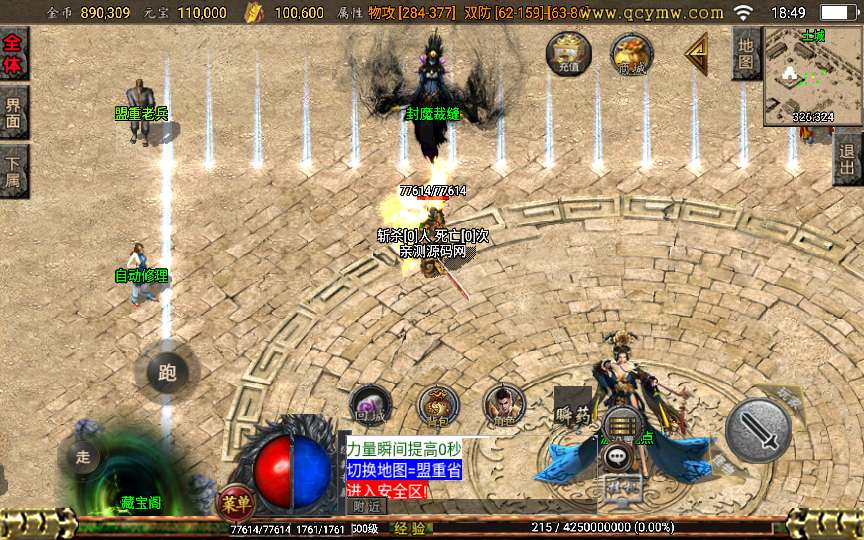The image size is (864, 540).
Task: Select the 全体 tab
Action: point(14,53)
